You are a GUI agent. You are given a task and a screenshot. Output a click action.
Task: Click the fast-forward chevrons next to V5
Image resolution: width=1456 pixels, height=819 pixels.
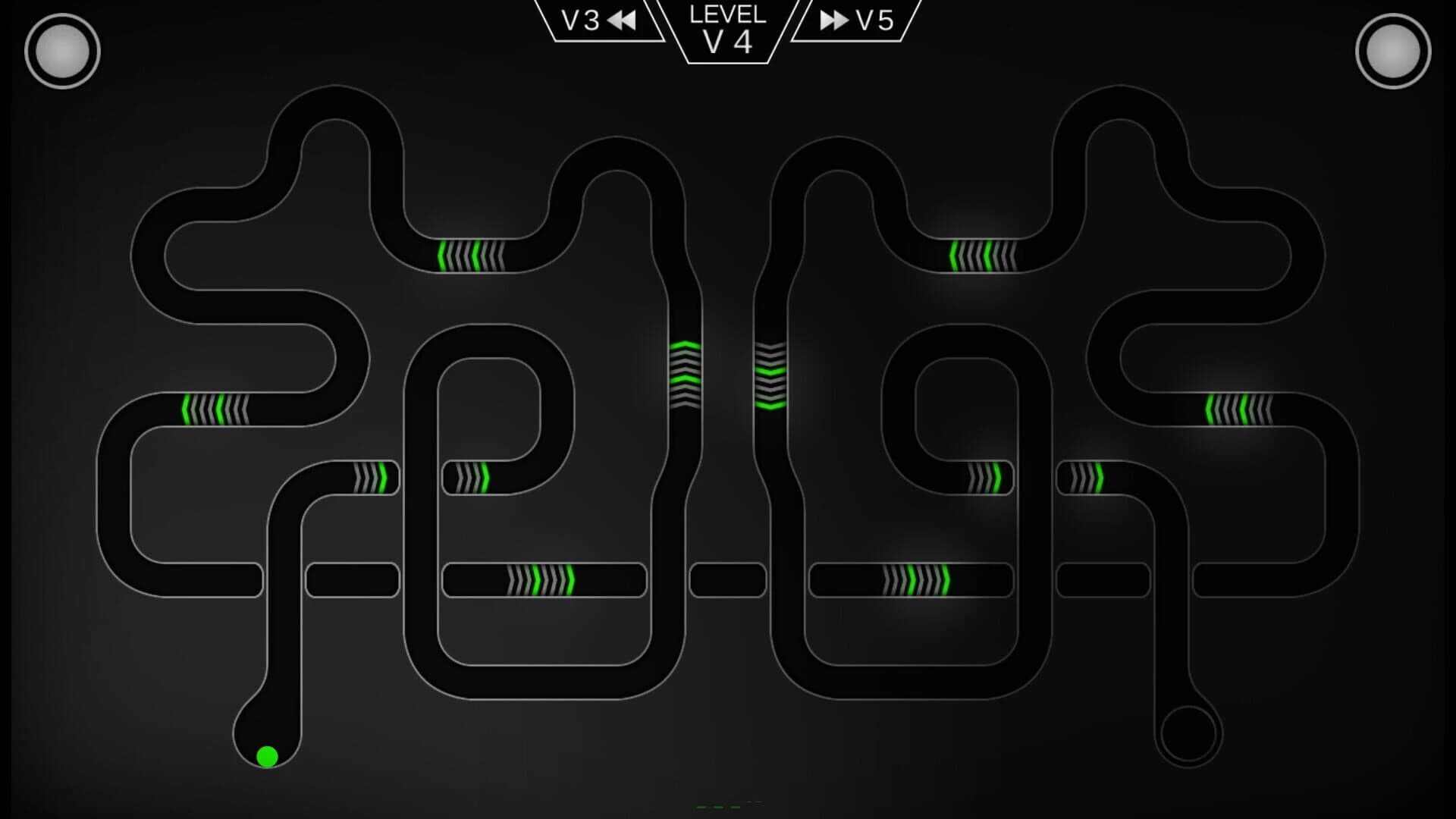pyautogui.click(x=833, y=21)
